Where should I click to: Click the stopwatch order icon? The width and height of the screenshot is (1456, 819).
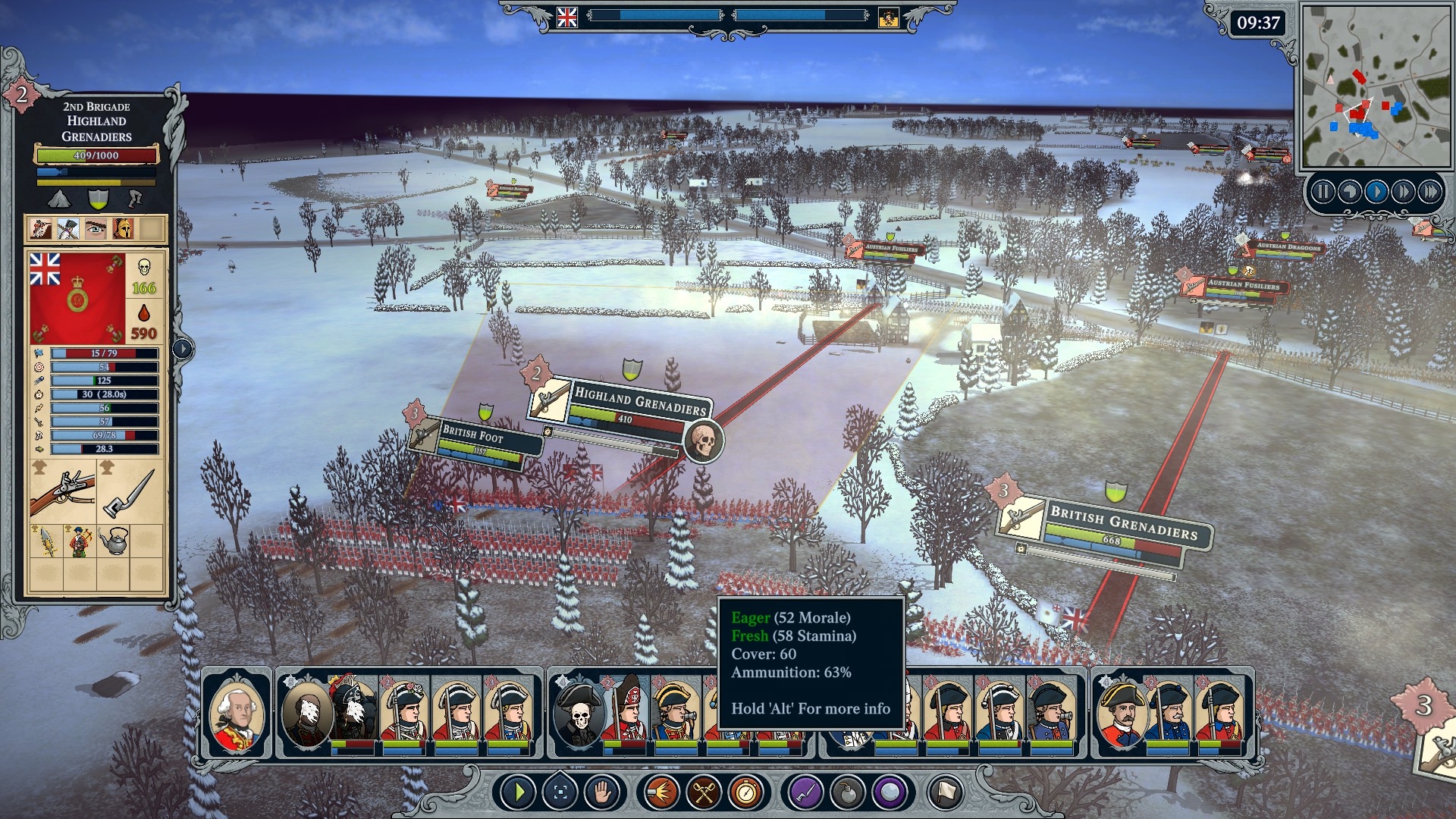[x=746, y=793]
